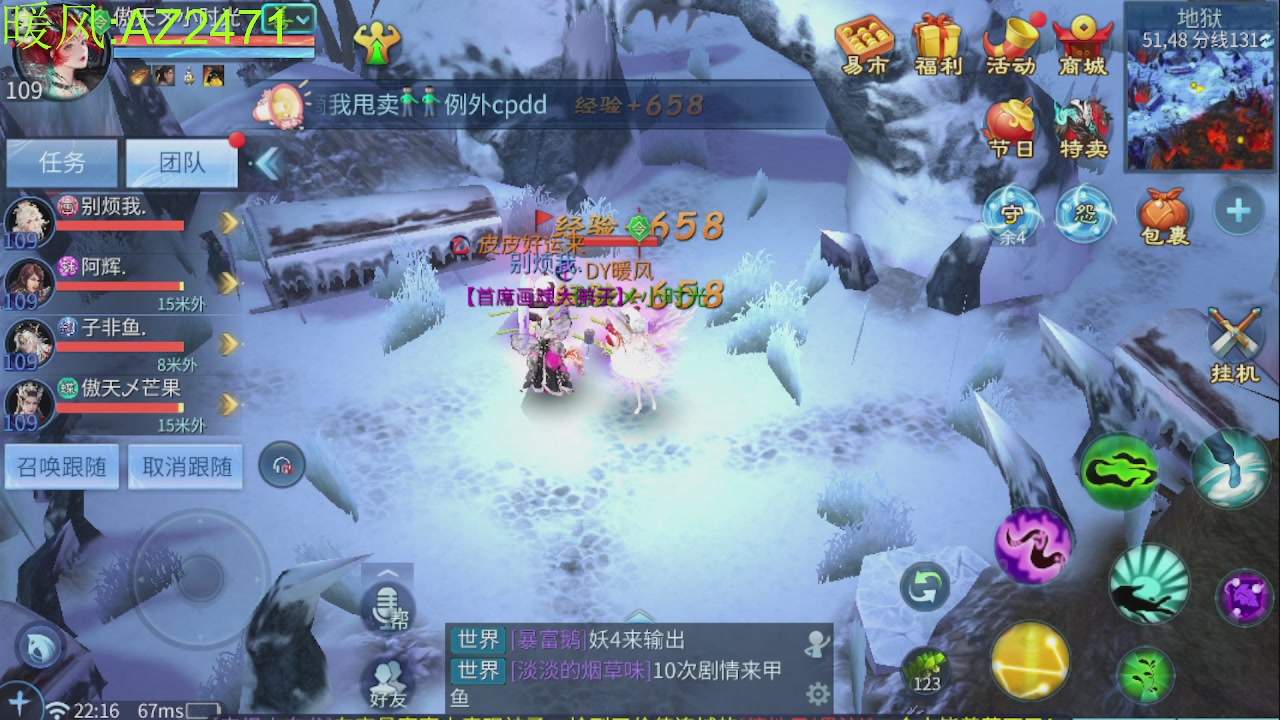The image size is (1280, 720).
Task: Switch to the 任务 (Quest) tab
Action: (62, 163)
